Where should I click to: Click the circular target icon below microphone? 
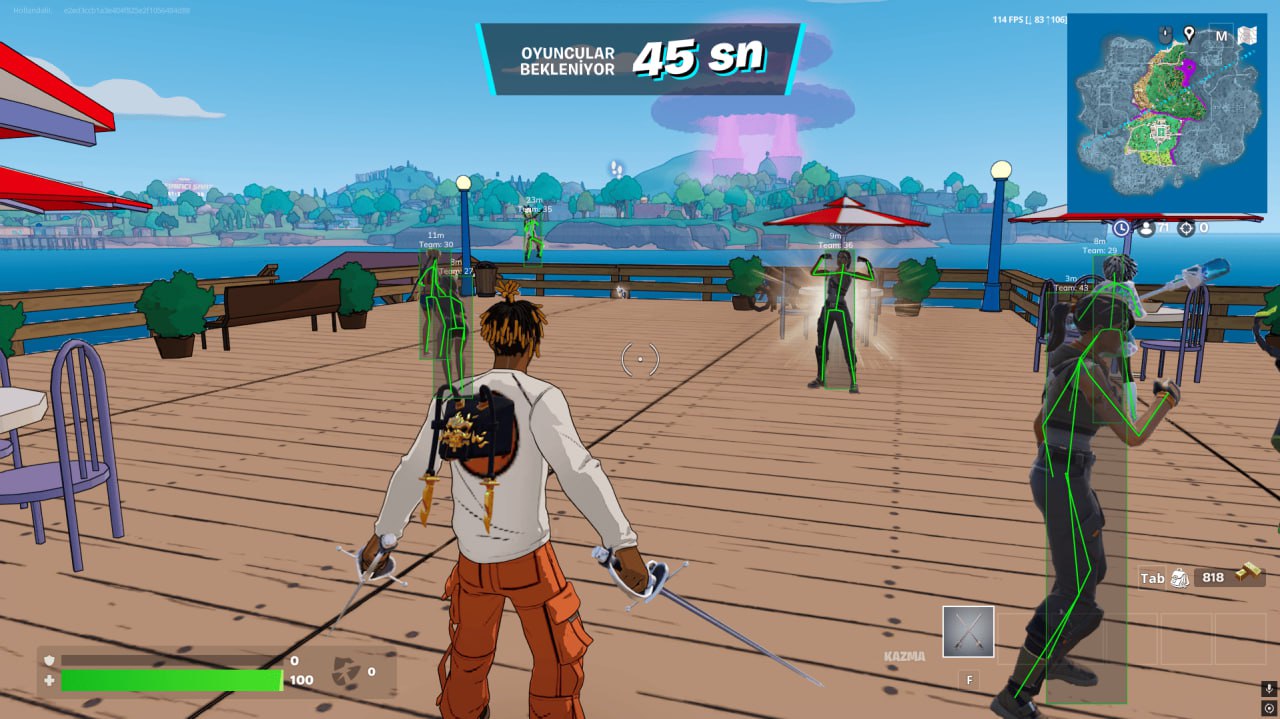1268,708
